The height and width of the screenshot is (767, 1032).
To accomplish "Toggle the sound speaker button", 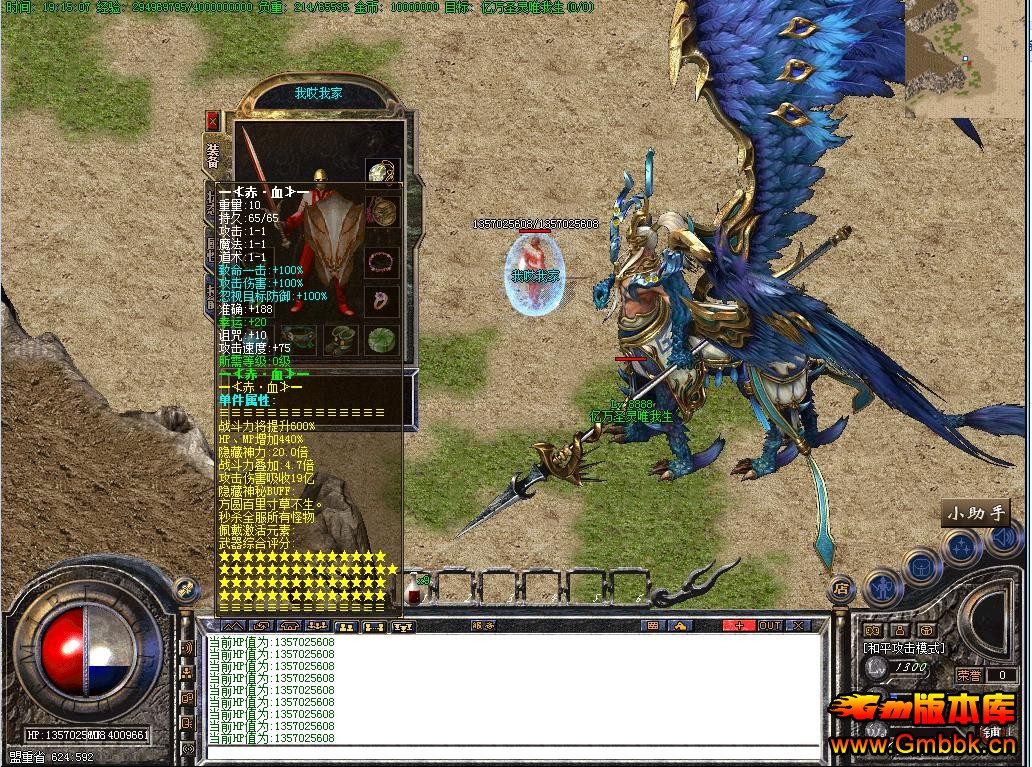I will tap(1003, 540).
